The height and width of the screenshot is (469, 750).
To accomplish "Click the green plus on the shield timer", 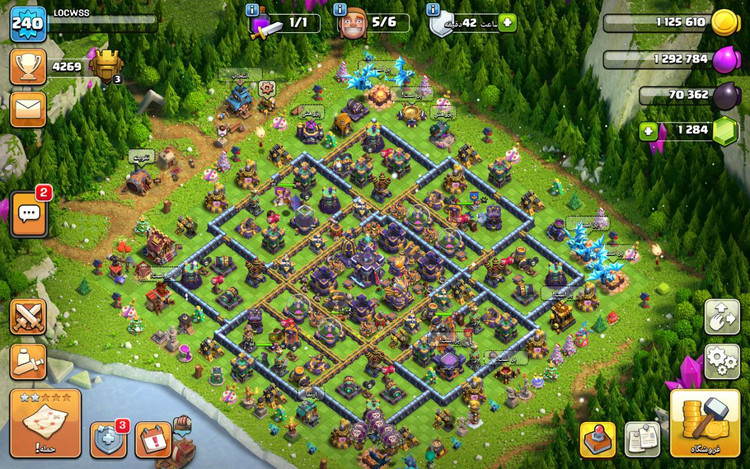I will (x=508, y=22).
